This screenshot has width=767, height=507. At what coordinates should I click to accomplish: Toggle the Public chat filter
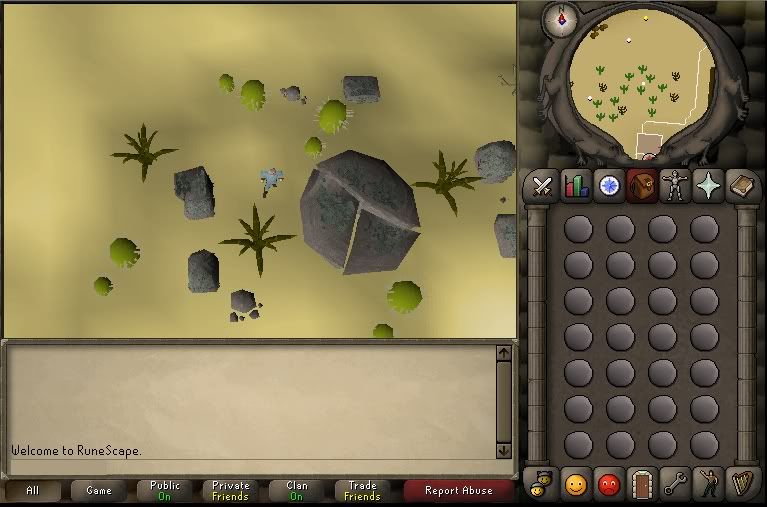(165, 491)
